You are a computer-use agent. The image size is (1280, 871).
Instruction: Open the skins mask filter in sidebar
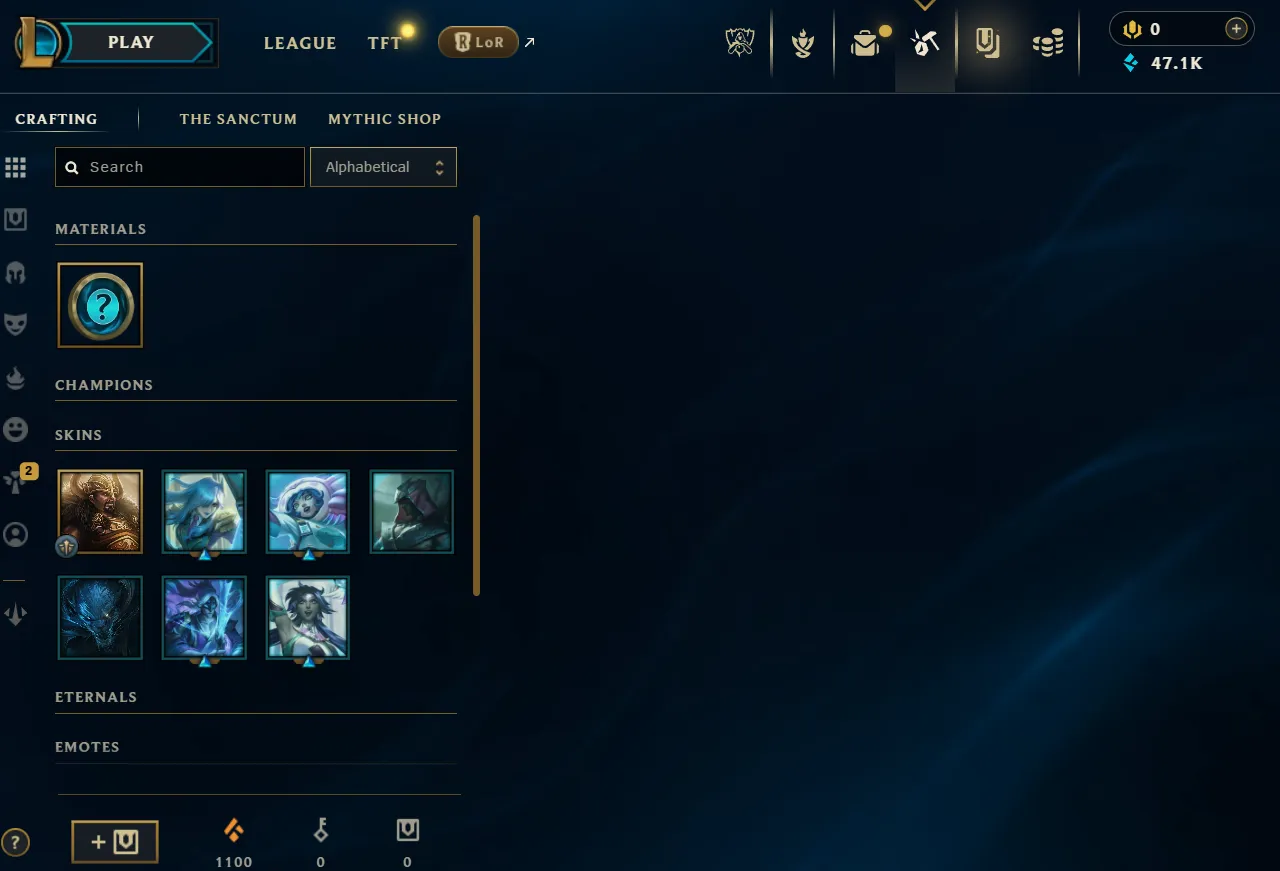pyautogui.click(x=16, y=322)
